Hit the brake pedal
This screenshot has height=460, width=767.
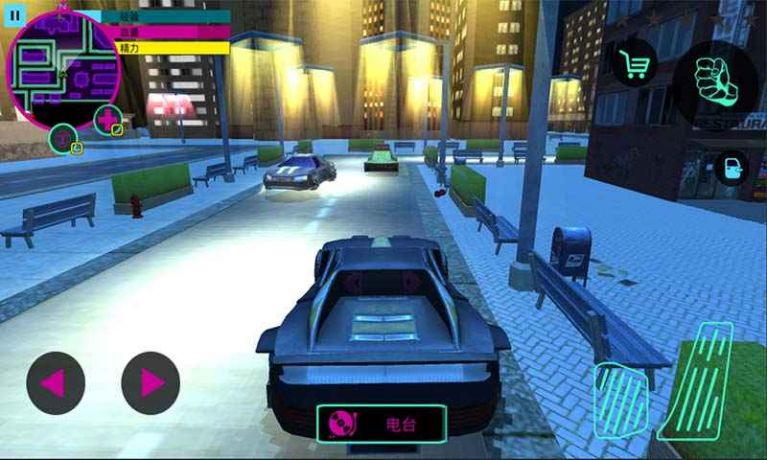620,399
